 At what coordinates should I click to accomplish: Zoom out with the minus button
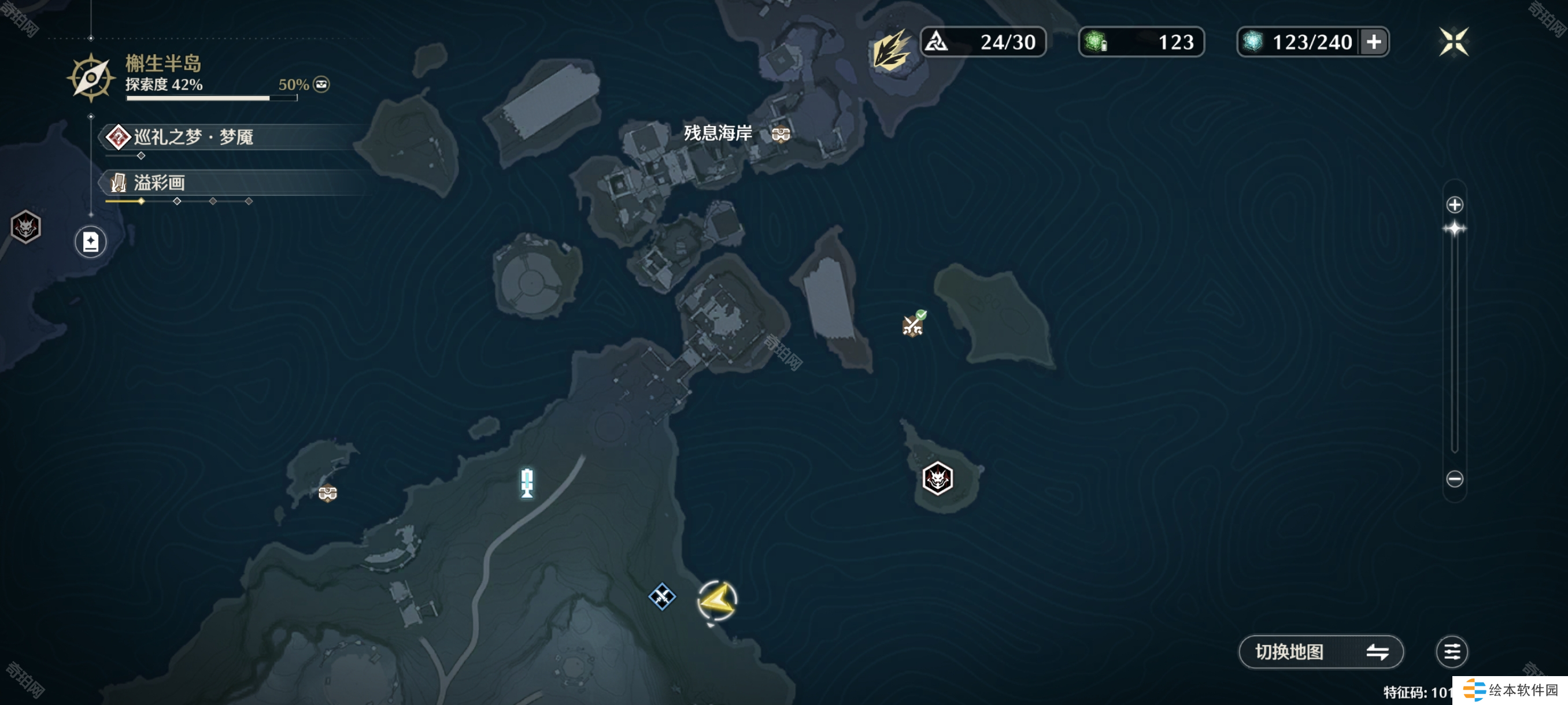[x=1454, y=478]
